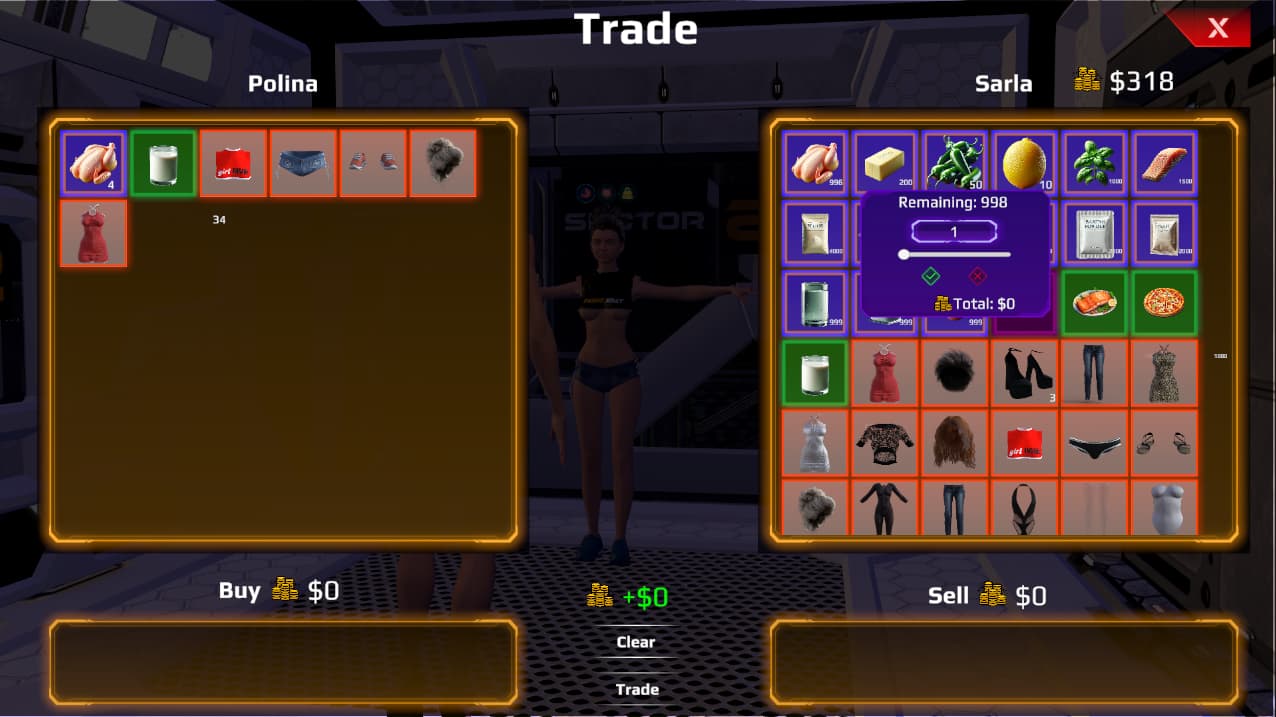Choose the leopard print dress

point(1164,373)
